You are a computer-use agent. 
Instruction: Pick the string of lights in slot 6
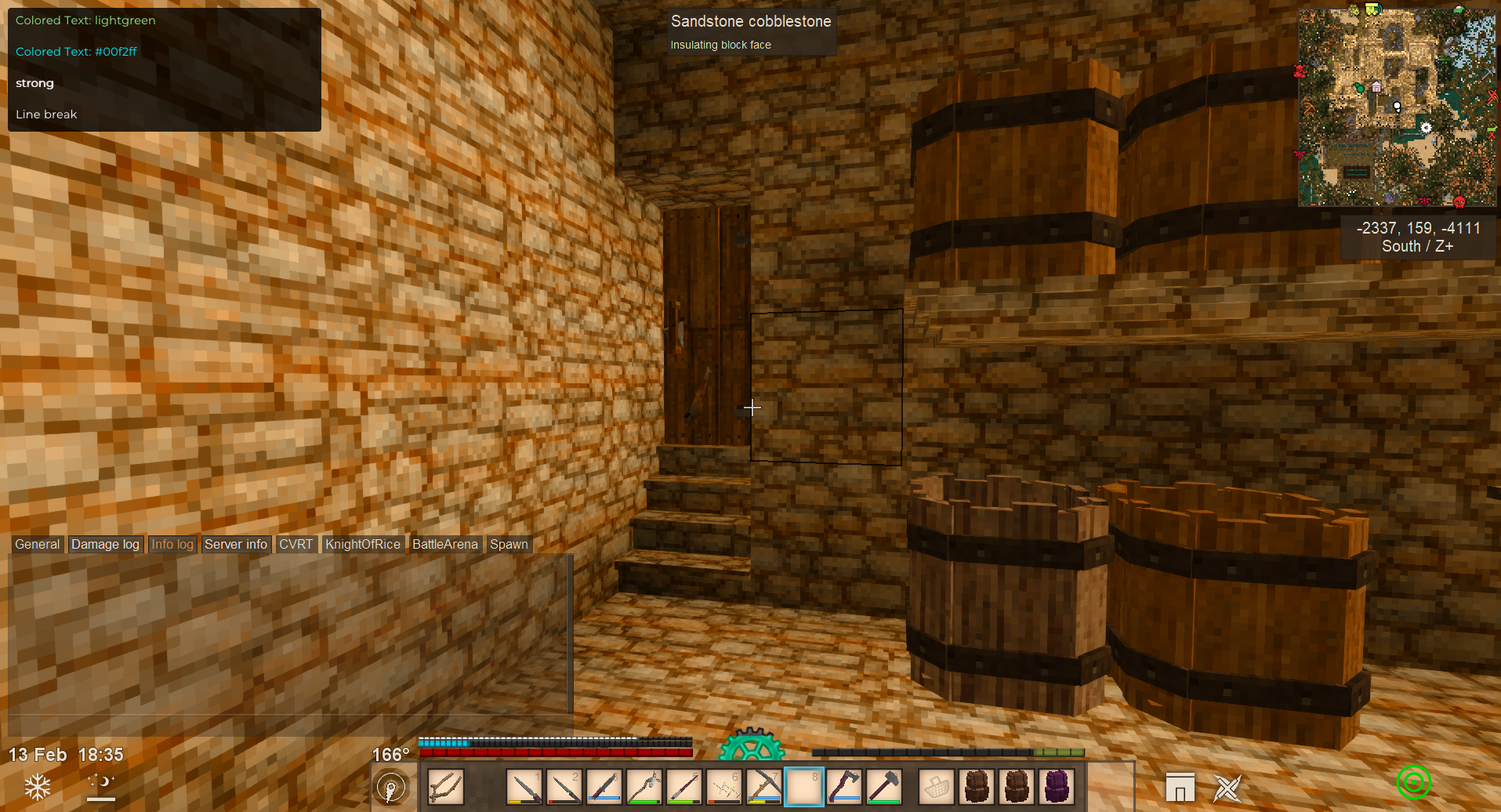pos(723,787)
